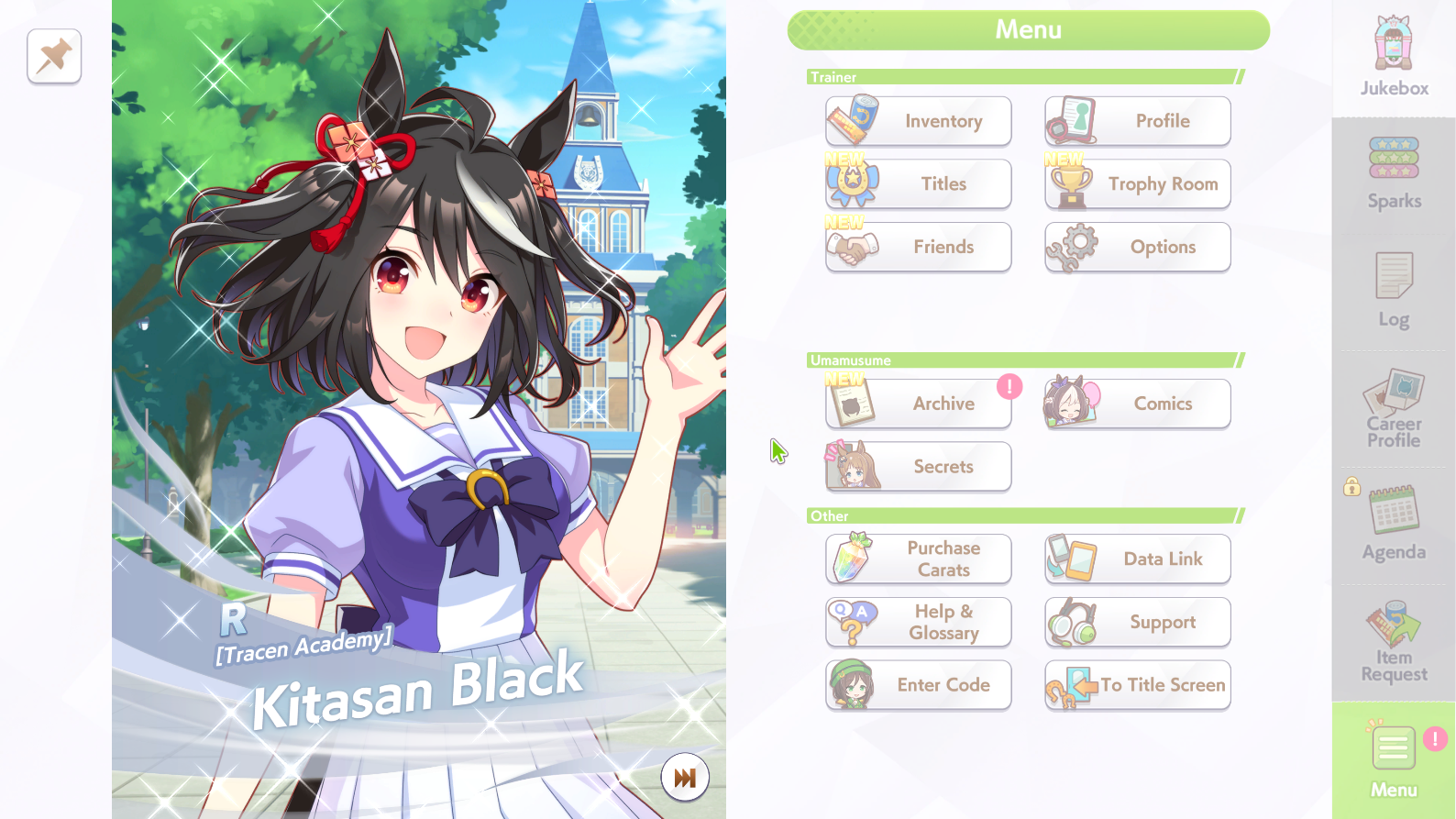Click the pin icon button
The image size is (1456, 819).
pos(54,56)
